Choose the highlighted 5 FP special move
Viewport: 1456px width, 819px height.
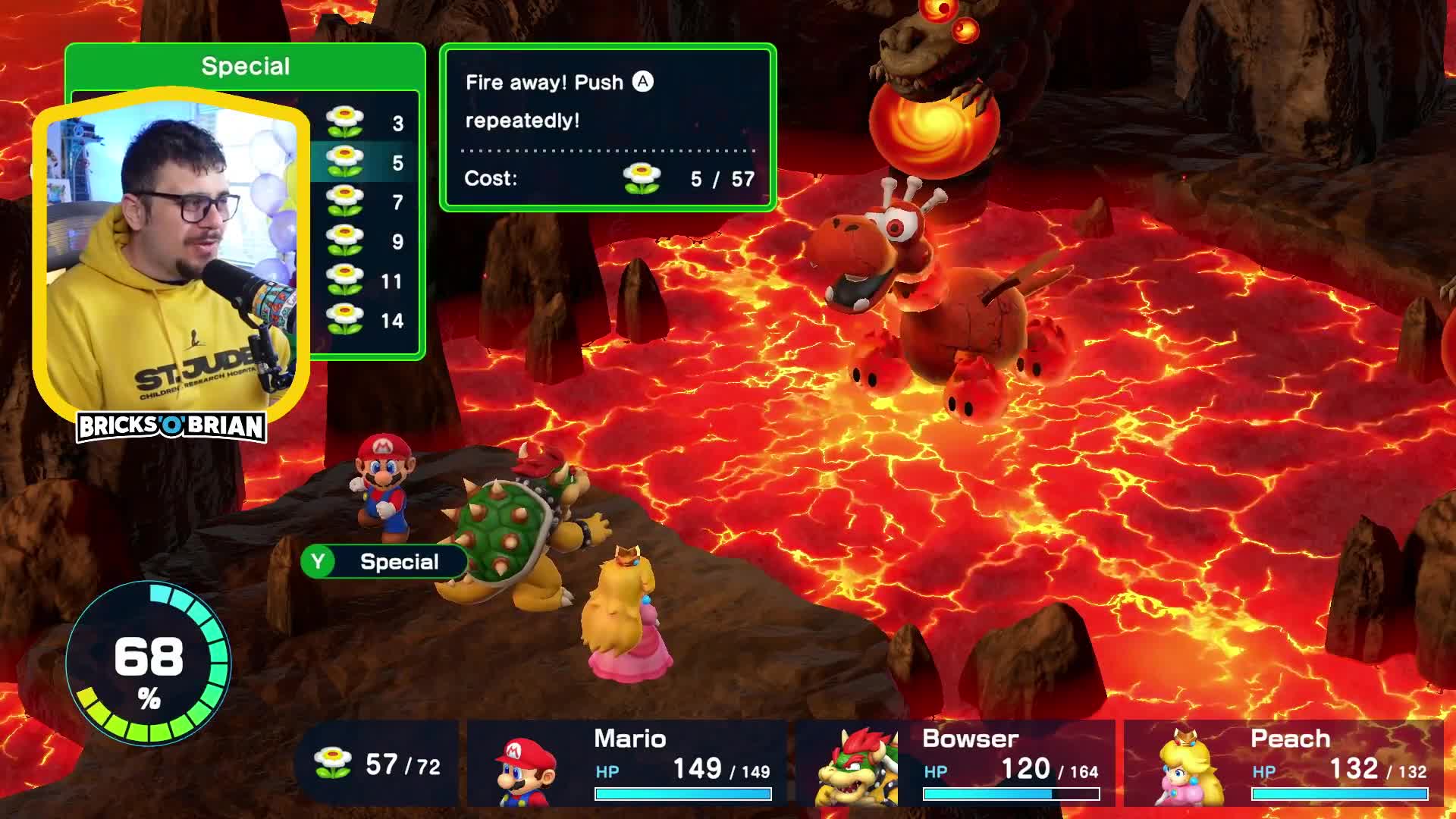364,162
